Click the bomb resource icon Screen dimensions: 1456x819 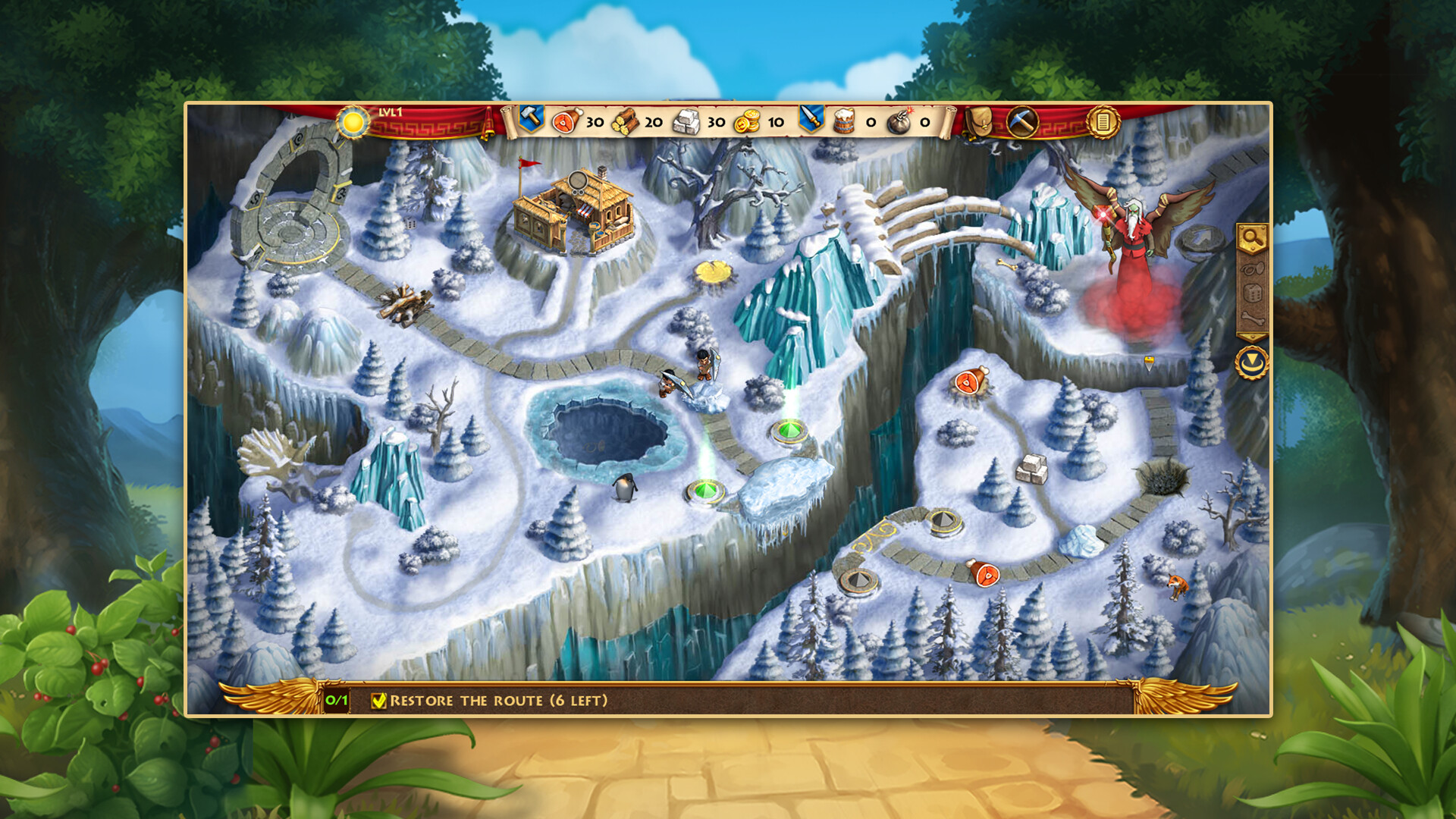(899, 121)
